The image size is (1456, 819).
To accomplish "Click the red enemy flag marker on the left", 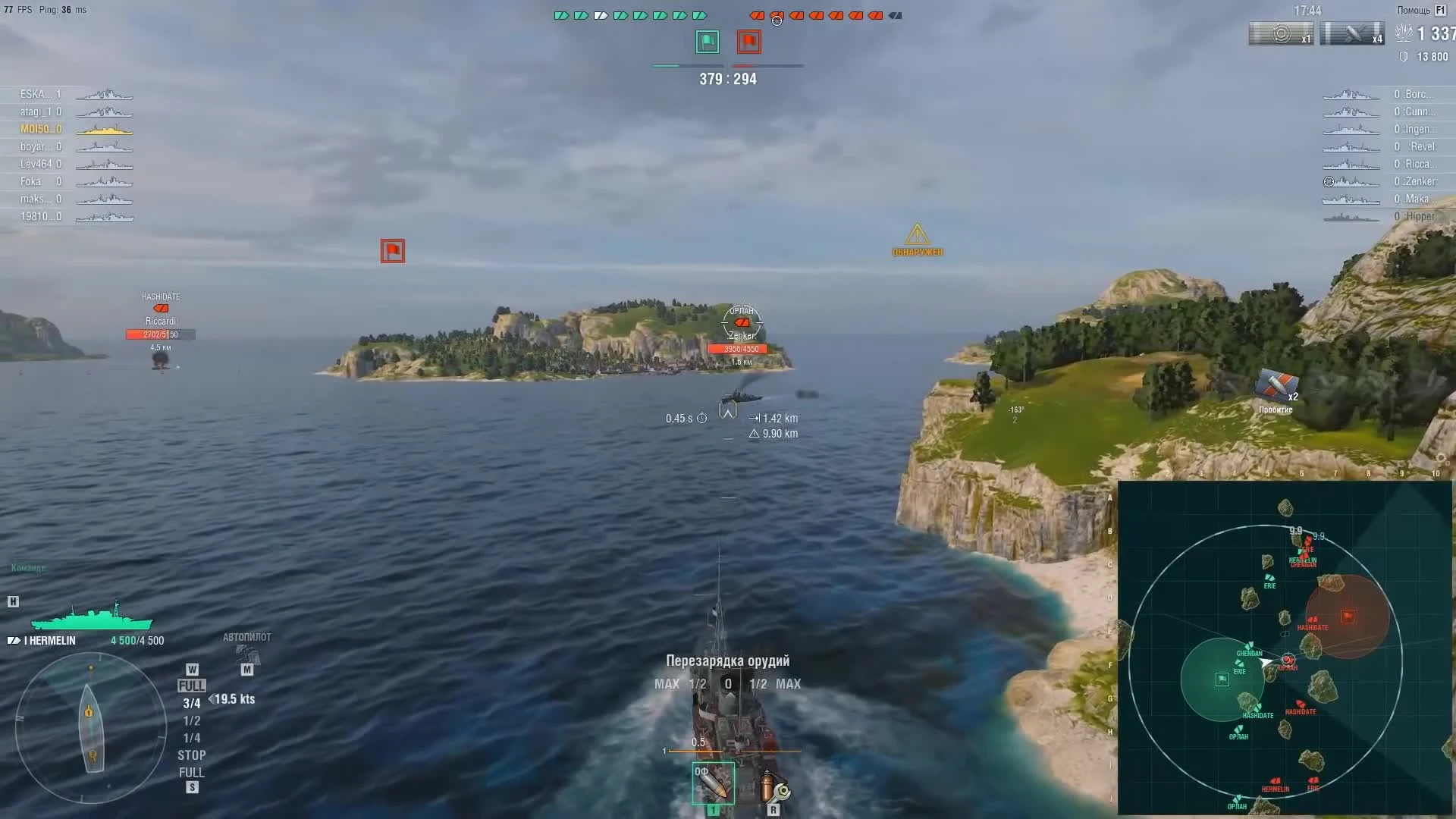I will [x=392, y=250].
